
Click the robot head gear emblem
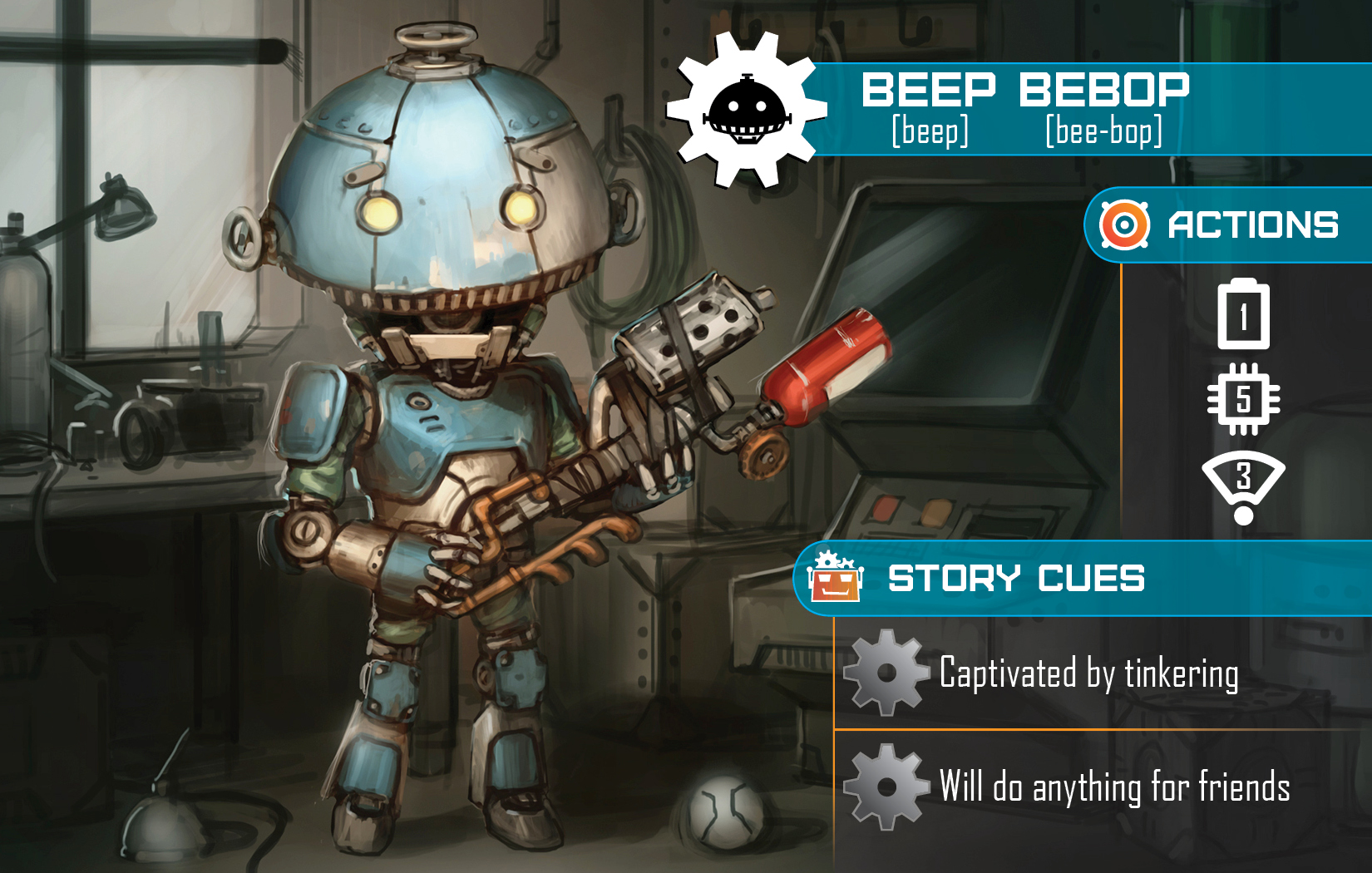[745, 110]
